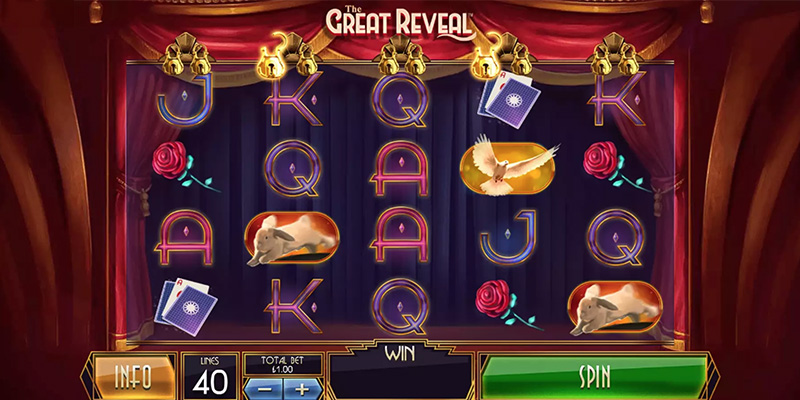This screenshot has height=400, width=800.
Task: Open the INFO paytable
Action: tap(131, 377)
